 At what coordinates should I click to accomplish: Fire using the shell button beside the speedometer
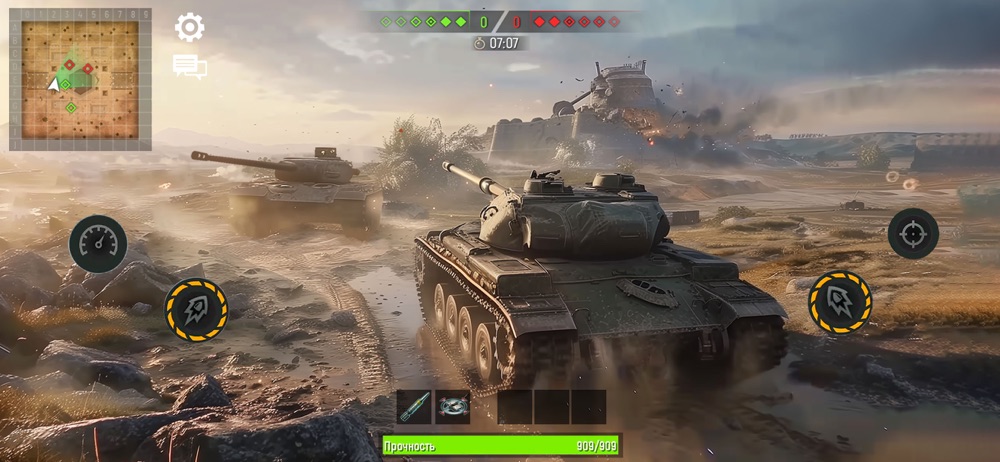pyautogui.click(x=196, y=310)
